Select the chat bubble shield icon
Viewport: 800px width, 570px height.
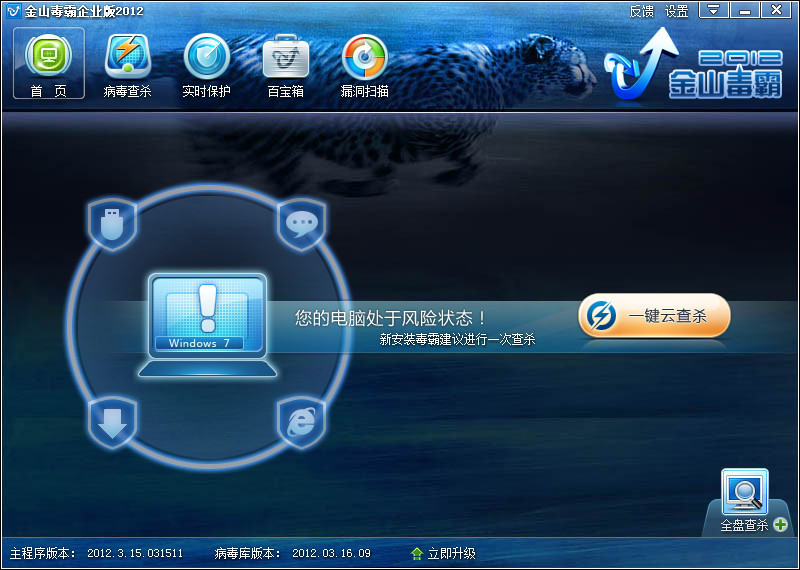point(301,223)
